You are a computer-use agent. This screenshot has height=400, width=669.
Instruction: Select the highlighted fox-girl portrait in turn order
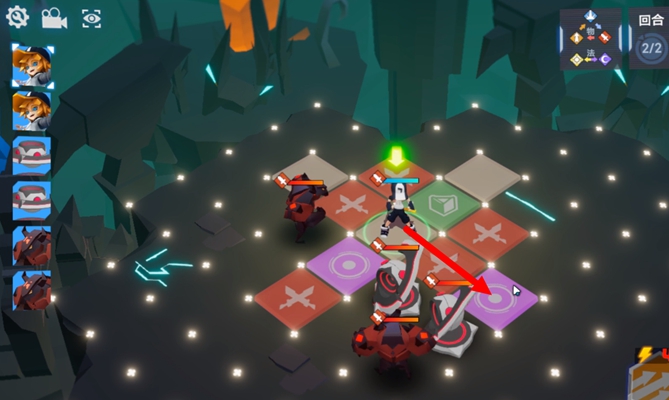(32, 66)
